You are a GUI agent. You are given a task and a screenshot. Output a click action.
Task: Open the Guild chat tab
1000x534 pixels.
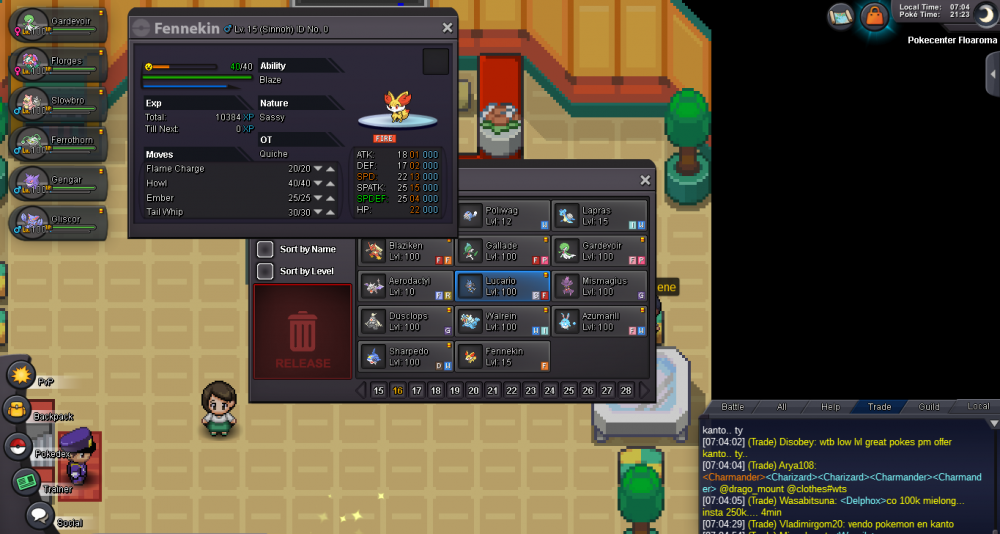(x=930, y=406)
